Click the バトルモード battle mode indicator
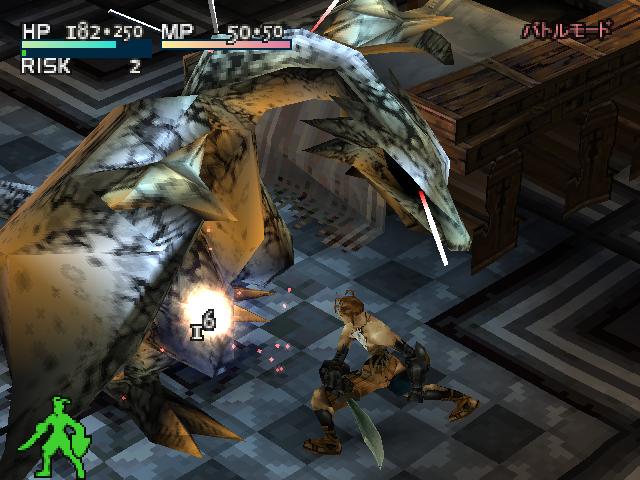The width and height of the screenshot is (640, 480). coord(566,30)
